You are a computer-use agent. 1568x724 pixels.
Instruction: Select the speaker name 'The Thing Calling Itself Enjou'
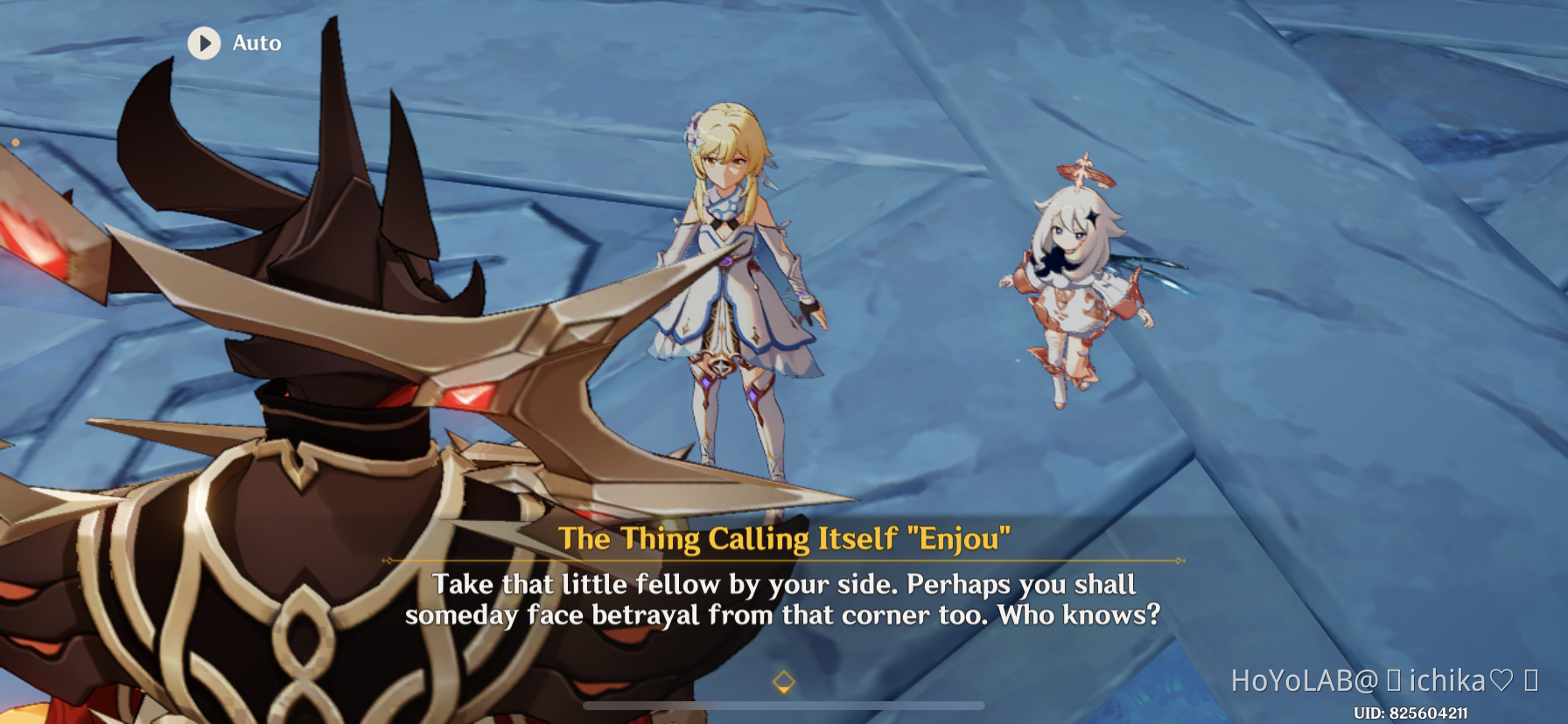pos(785,540)
